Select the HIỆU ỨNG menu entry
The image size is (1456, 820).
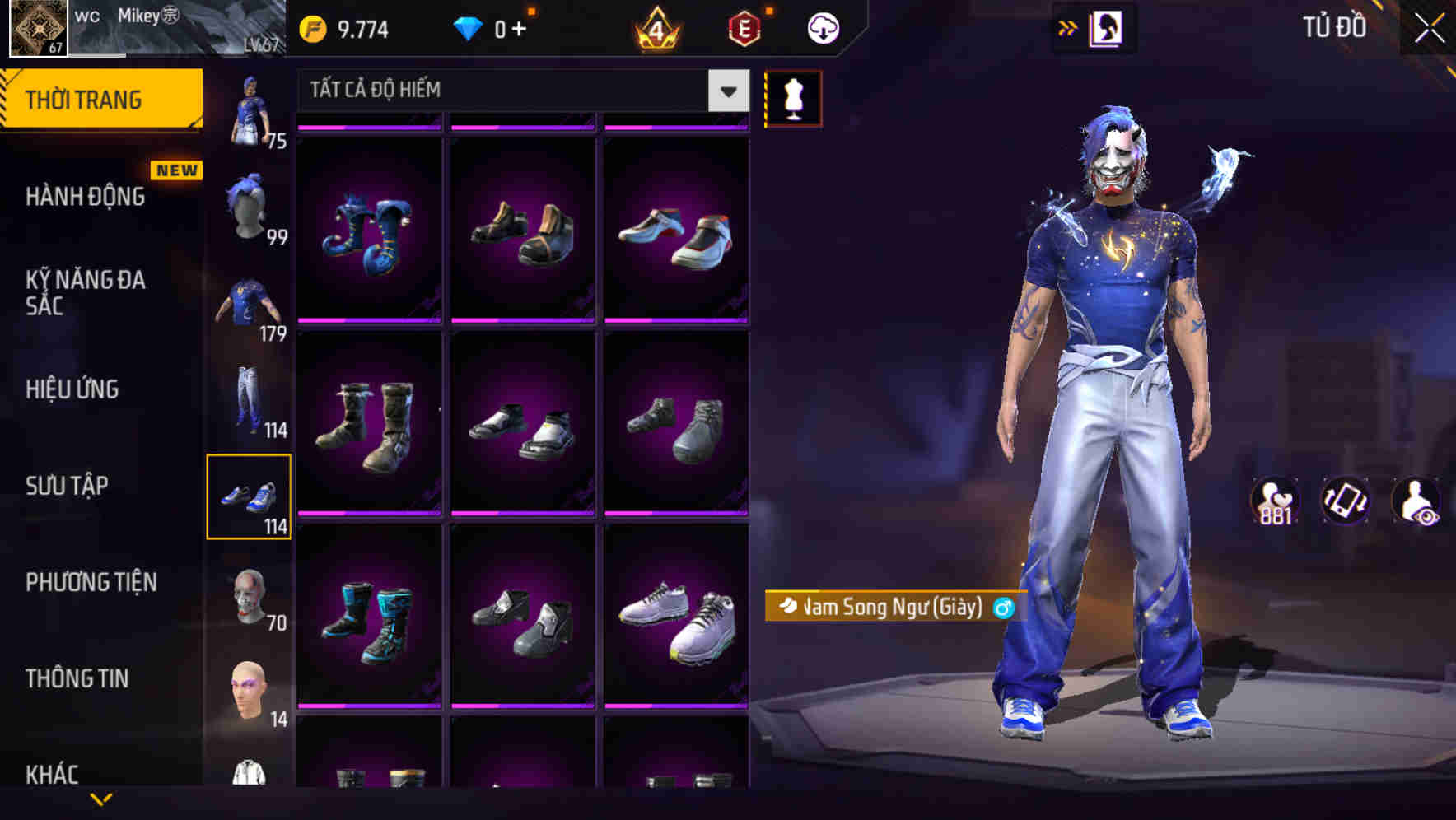(72, 389)
